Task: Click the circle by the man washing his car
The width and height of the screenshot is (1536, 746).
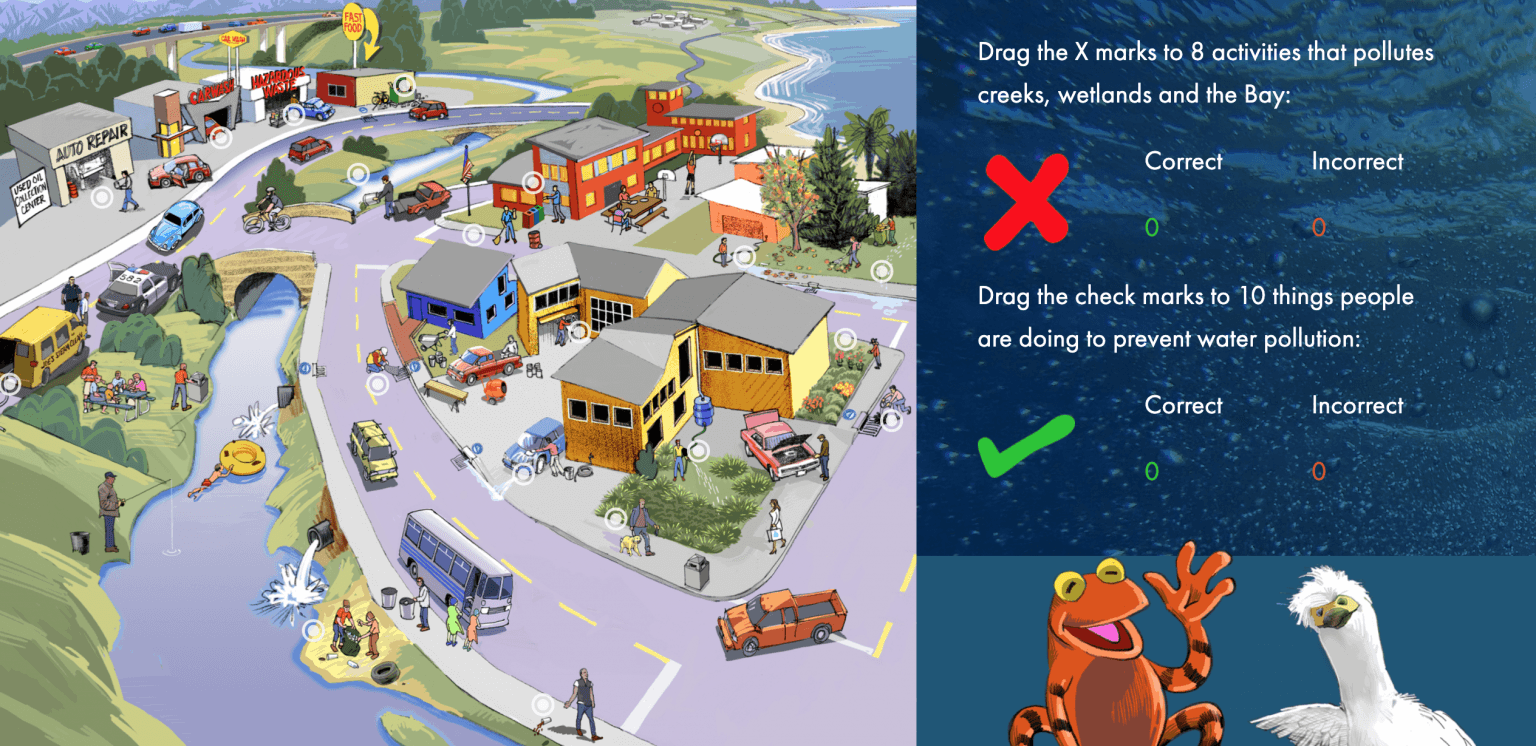Action: coord(523,472)
